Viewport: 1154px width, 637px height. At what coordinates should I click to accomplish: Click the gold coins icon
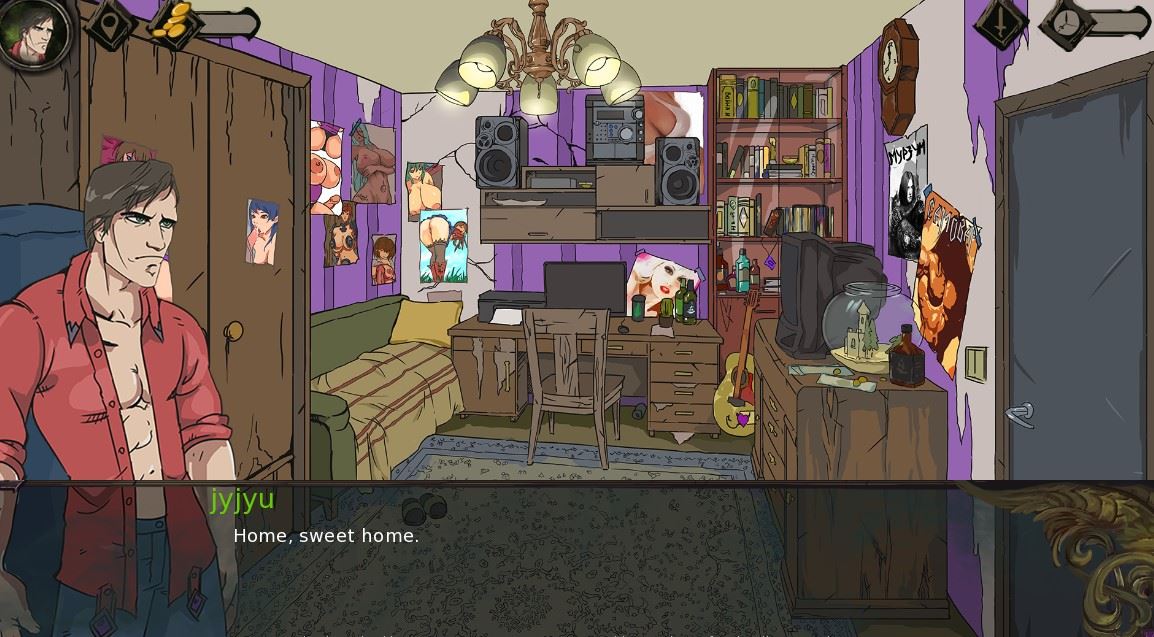(x=174, y=20)
